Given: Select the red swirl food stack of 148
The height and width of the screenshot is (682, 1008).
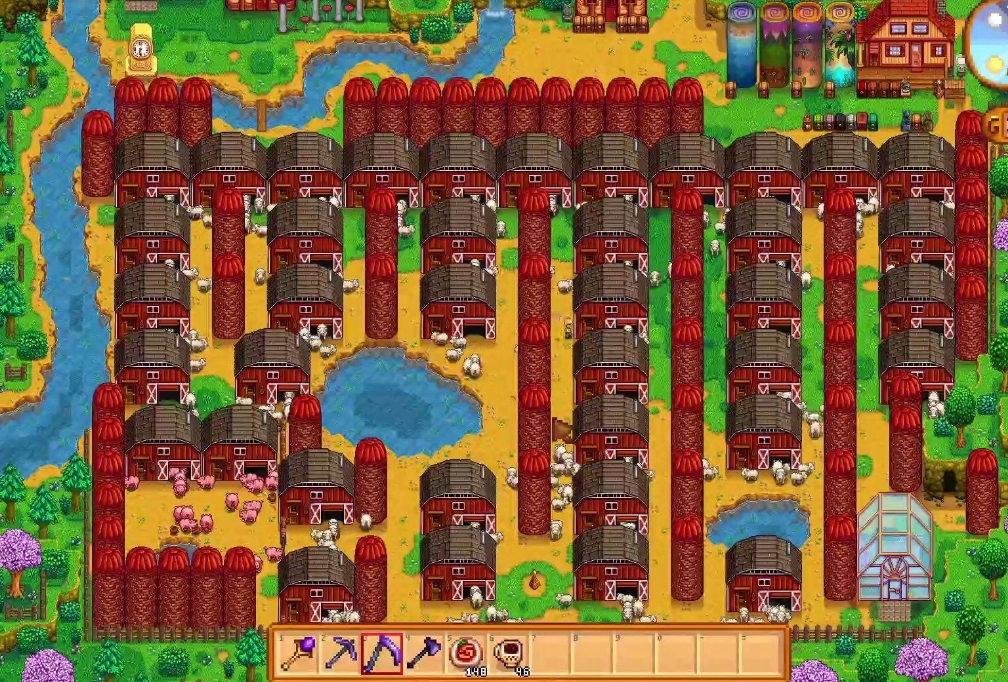Looking at the screenshot, I should click(x=466, y=654).
